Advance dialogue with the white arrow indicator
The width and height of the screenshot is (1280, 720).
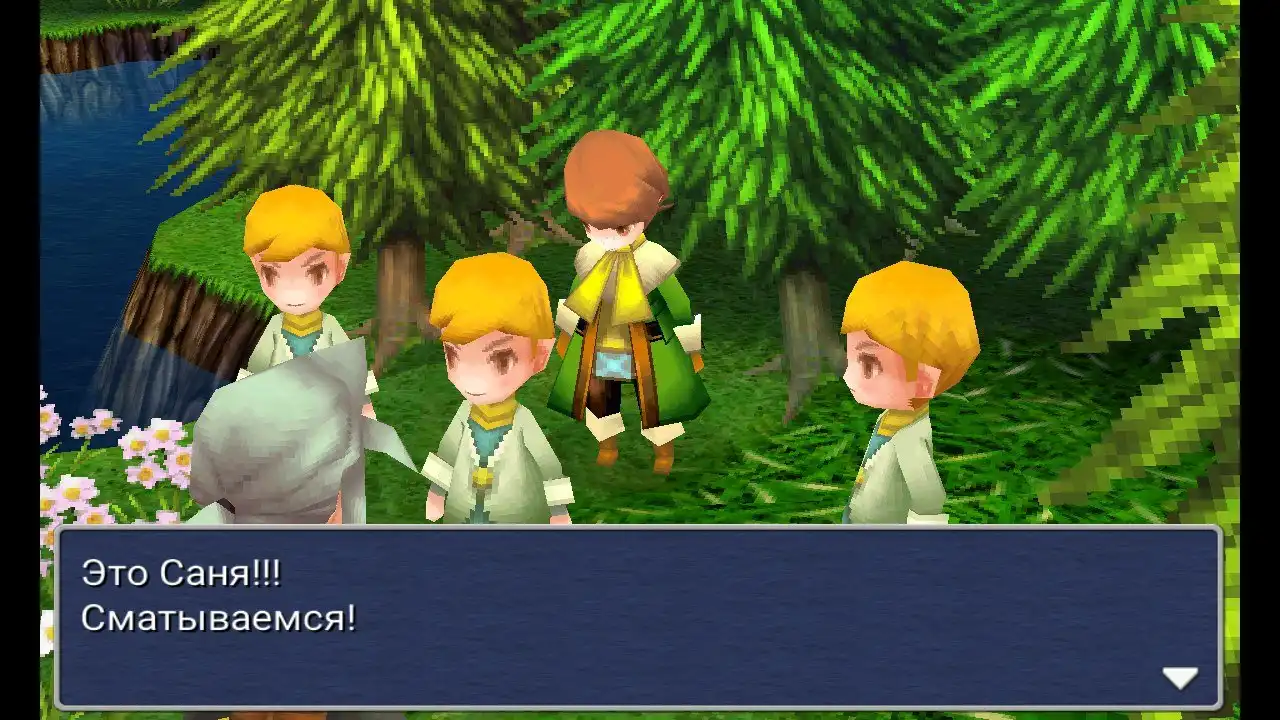(1180, 678)
